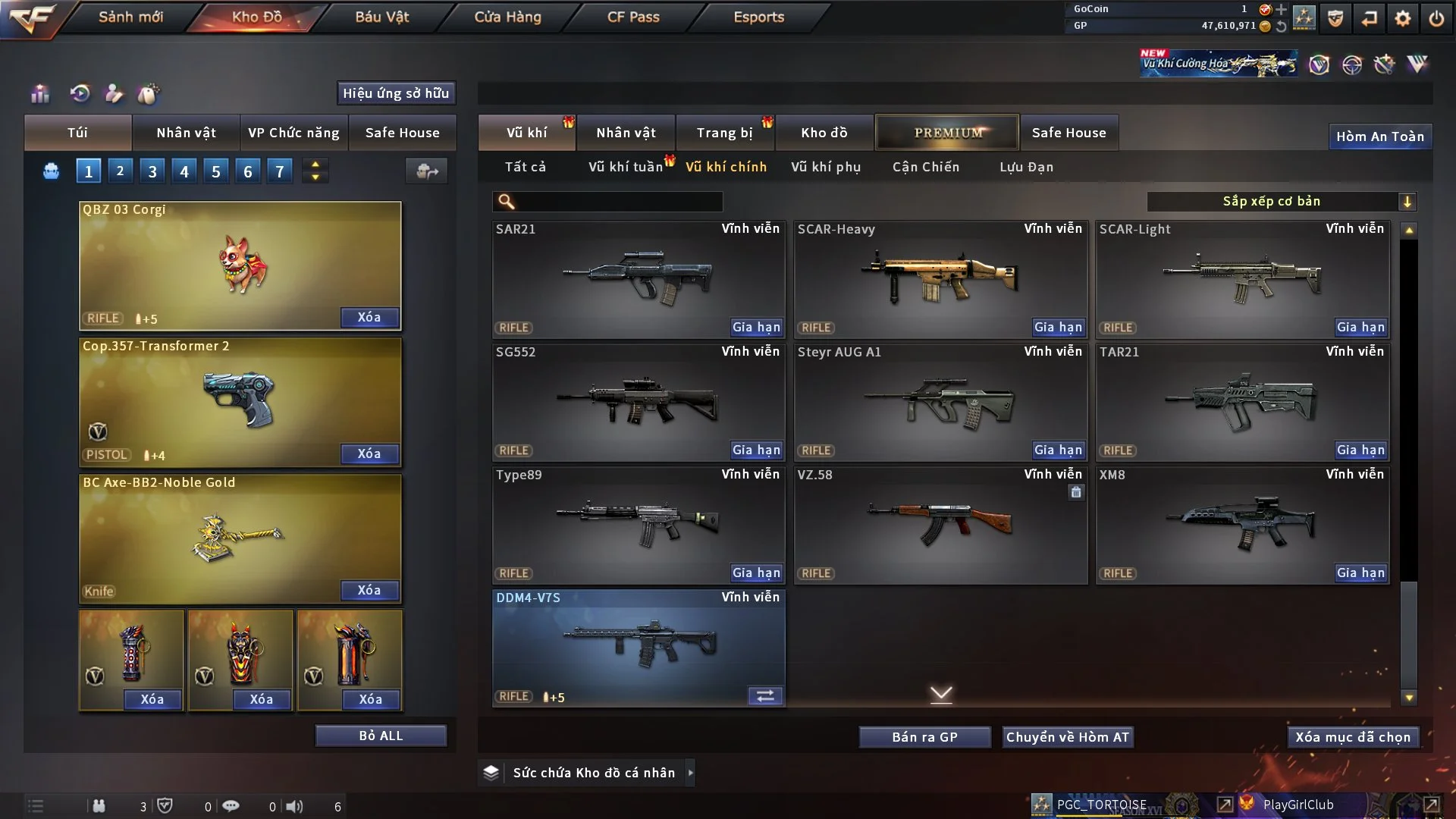
Task: Move item with Chuyển về Hòm AT
Action: point(1067,737)
